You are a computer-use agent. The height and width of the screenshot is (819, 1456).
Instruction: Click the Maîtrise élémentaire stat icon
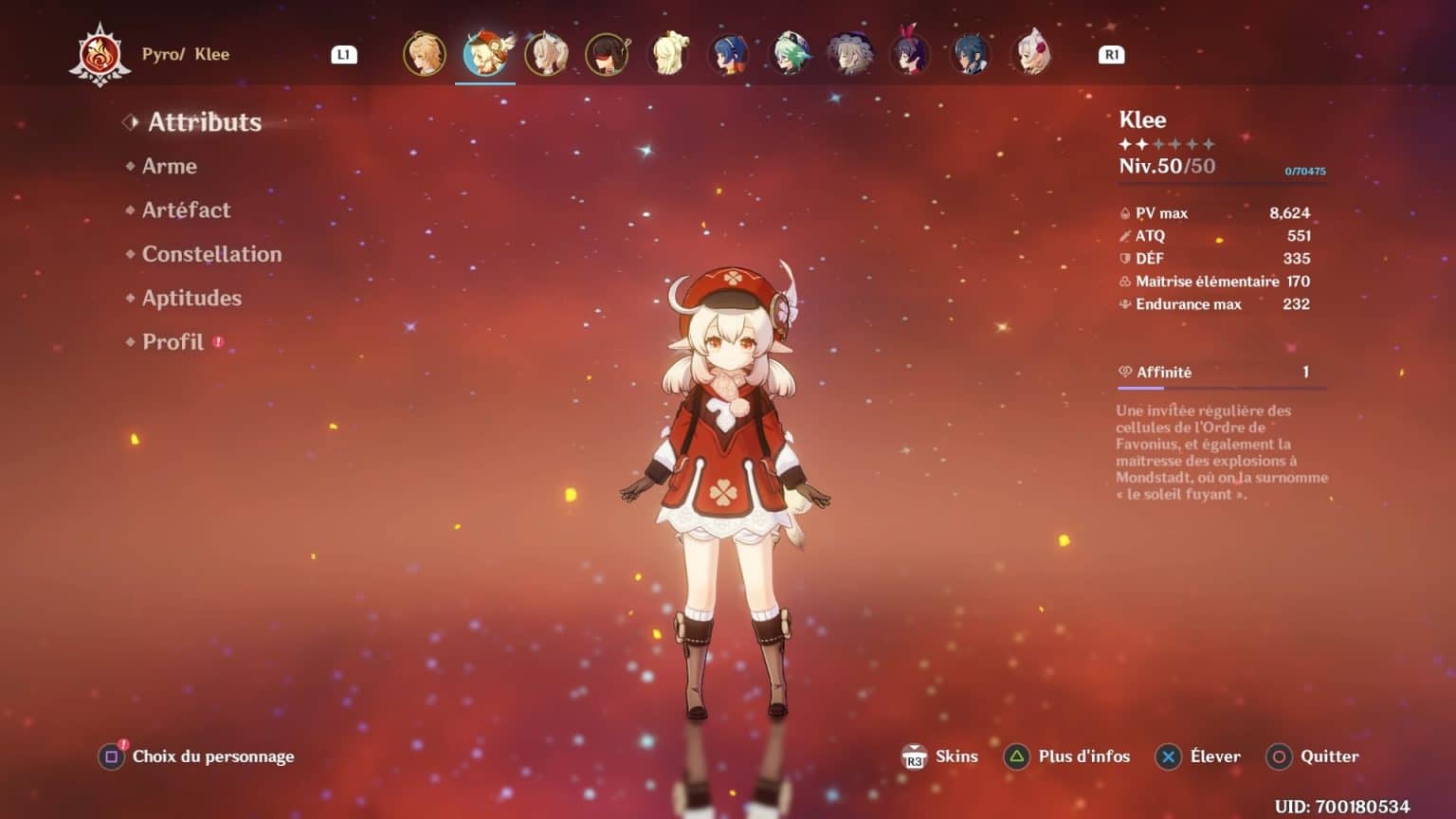1124,282
